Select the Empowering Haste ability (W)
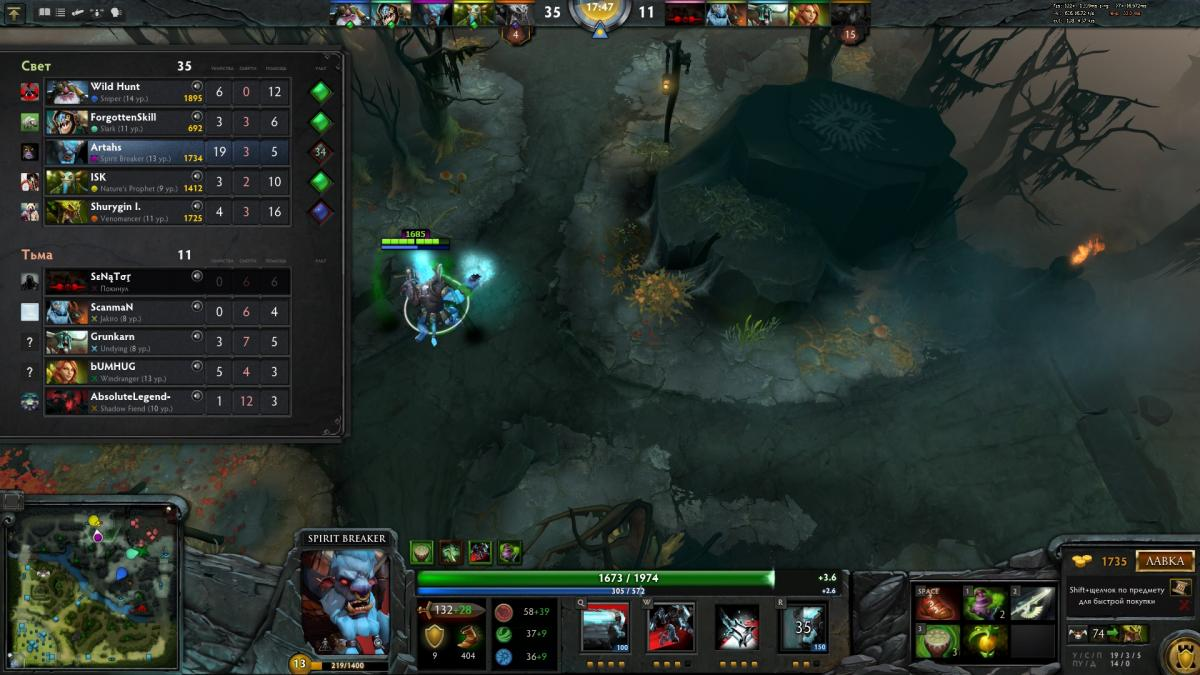The width and height of the screenshot is (1200, 675). (x=670, y=627)
